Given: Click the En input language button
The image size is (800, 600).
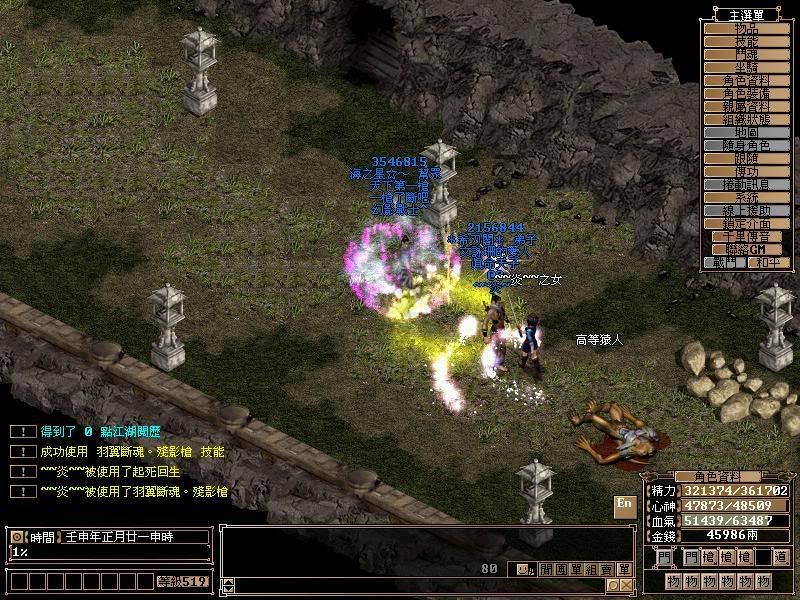Looking at the screenshot, I should [624, 504].
